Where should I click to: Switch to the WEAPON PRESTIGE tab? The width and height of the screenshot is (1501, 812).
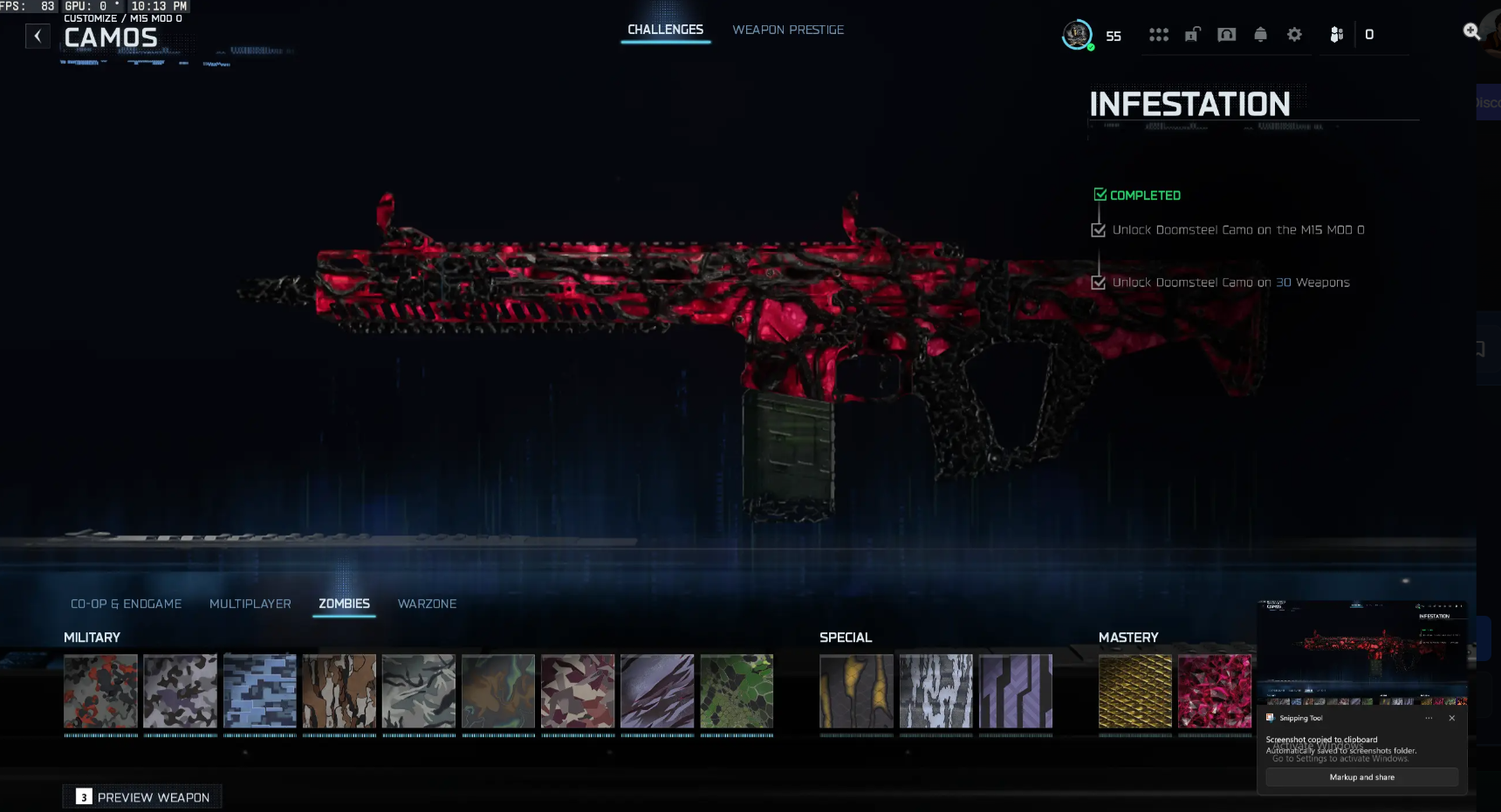pos(786,29)
